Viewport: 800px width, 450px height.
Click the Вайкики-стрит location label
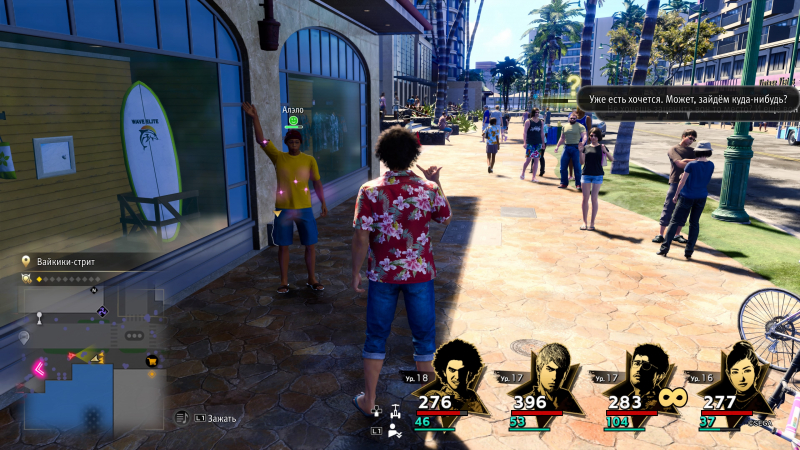70,262
